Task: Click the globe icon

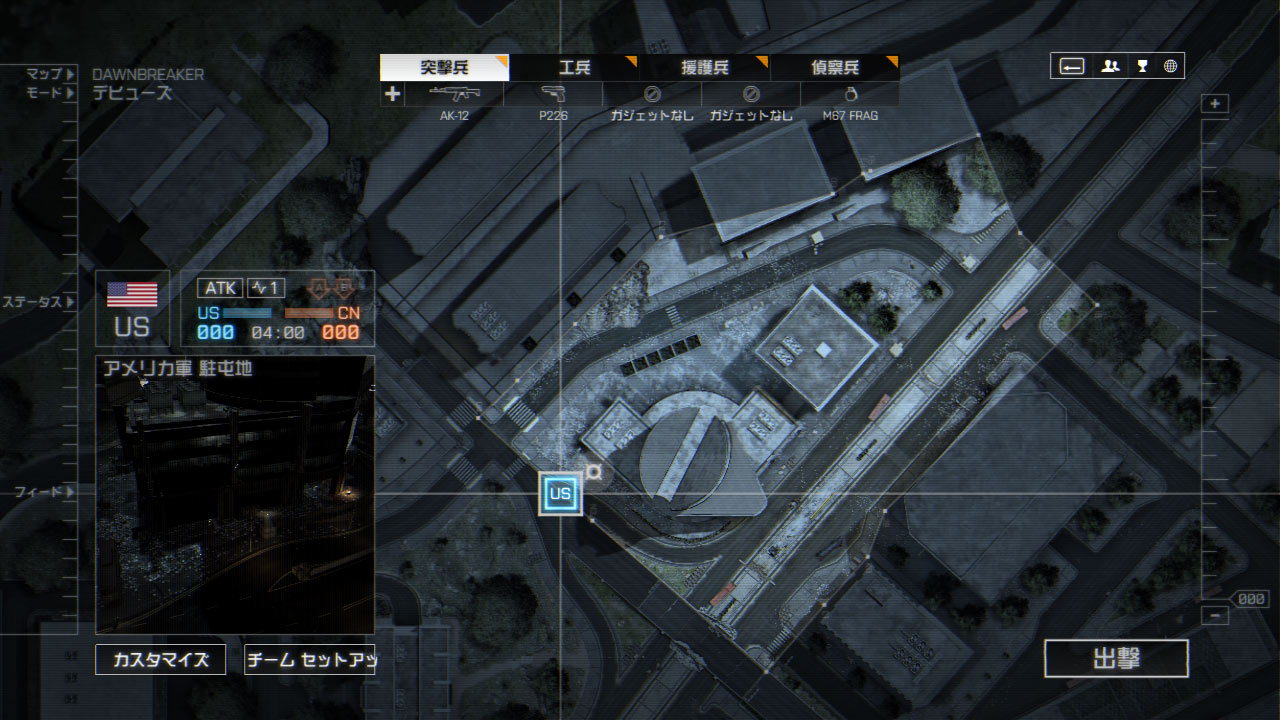Action: tap(1170, 66)
